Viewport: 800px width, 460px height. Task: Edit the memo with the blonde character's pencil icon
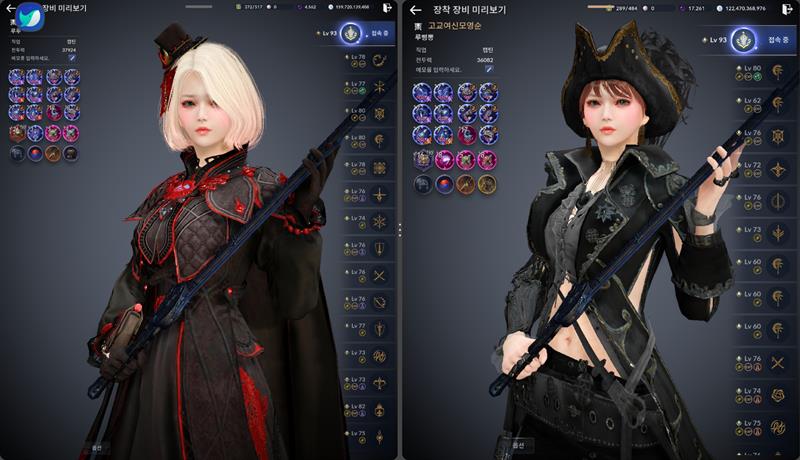(71, 59)
